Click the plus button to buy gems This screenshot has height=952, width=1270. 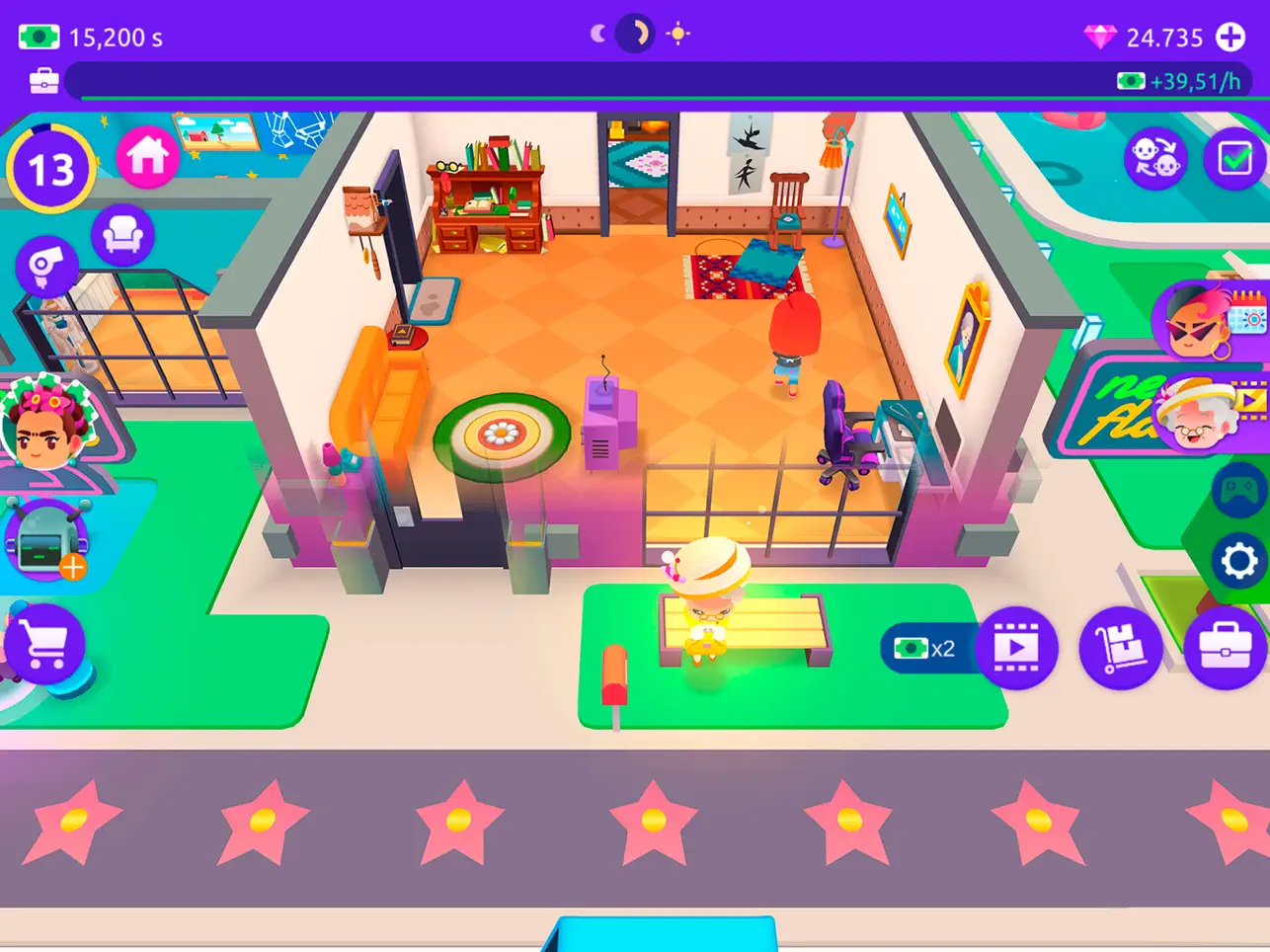tap(1232, 38)
